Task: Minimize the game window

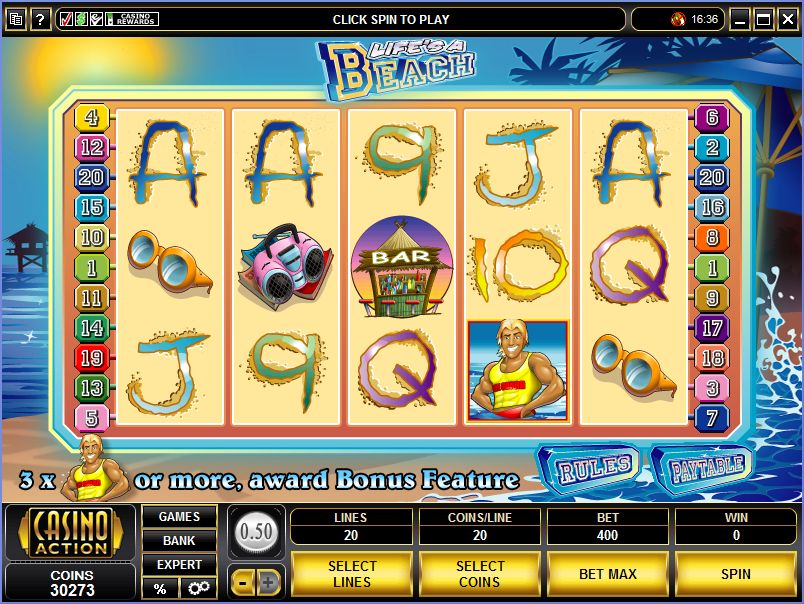Action: pos(739,18)
